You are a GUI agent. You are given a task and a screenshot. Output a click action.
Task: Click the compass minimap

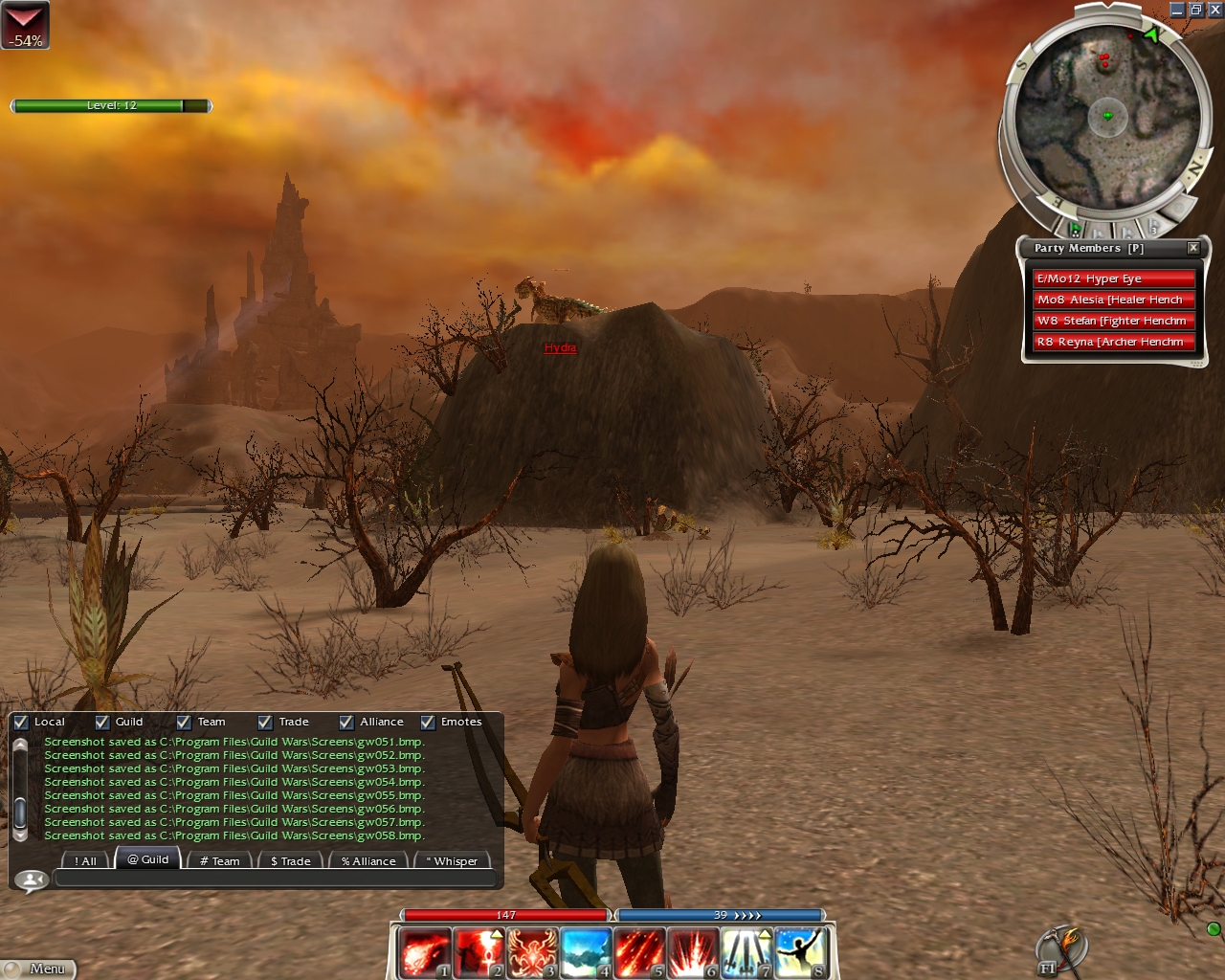coord(1107,117)
